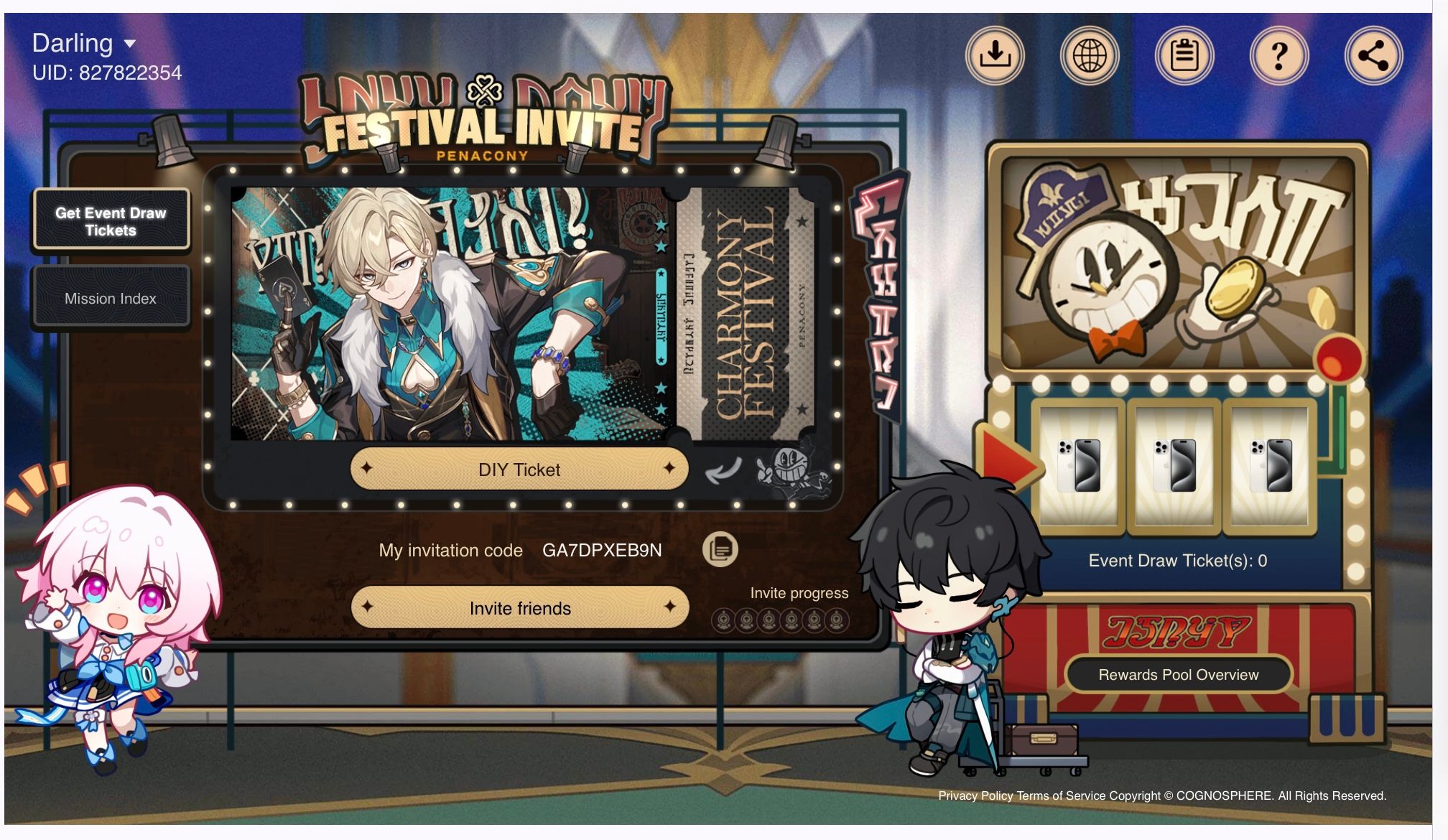Open the Terms of Service link
The image size is (1448, 840).
[1061, 795]
